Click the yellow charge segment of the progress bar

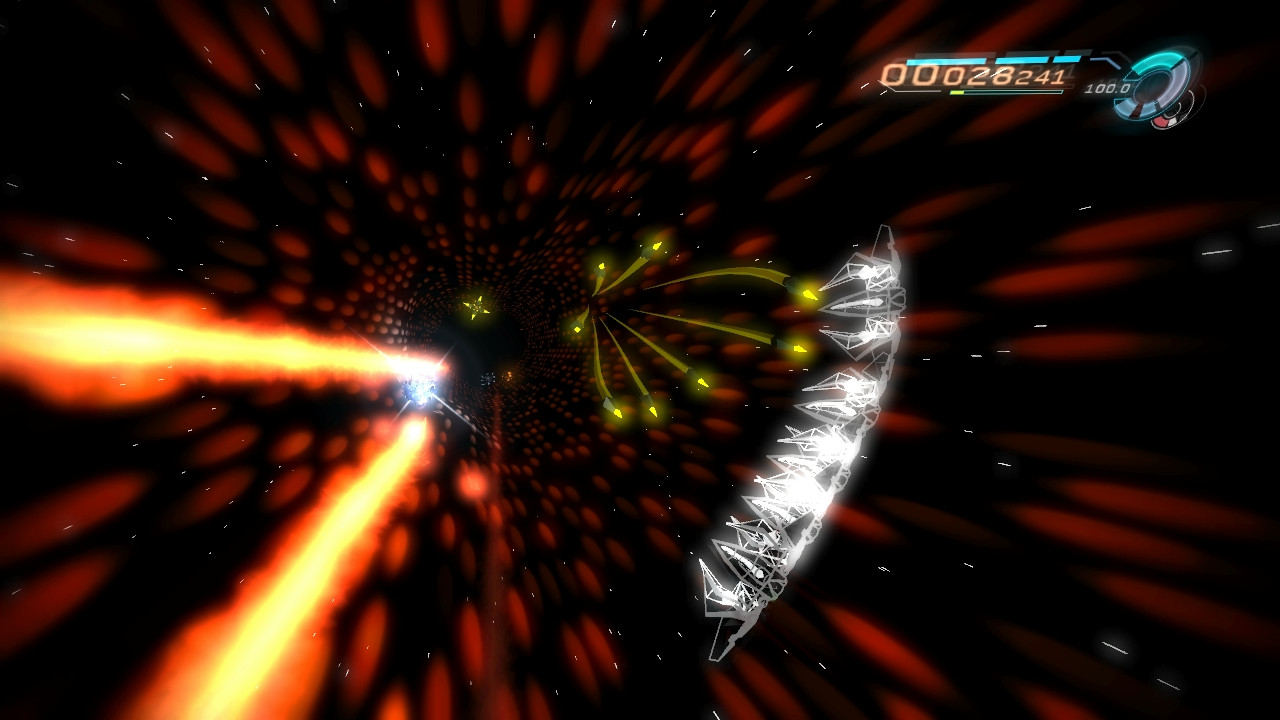pyautogui.click(x=958, y=90)
